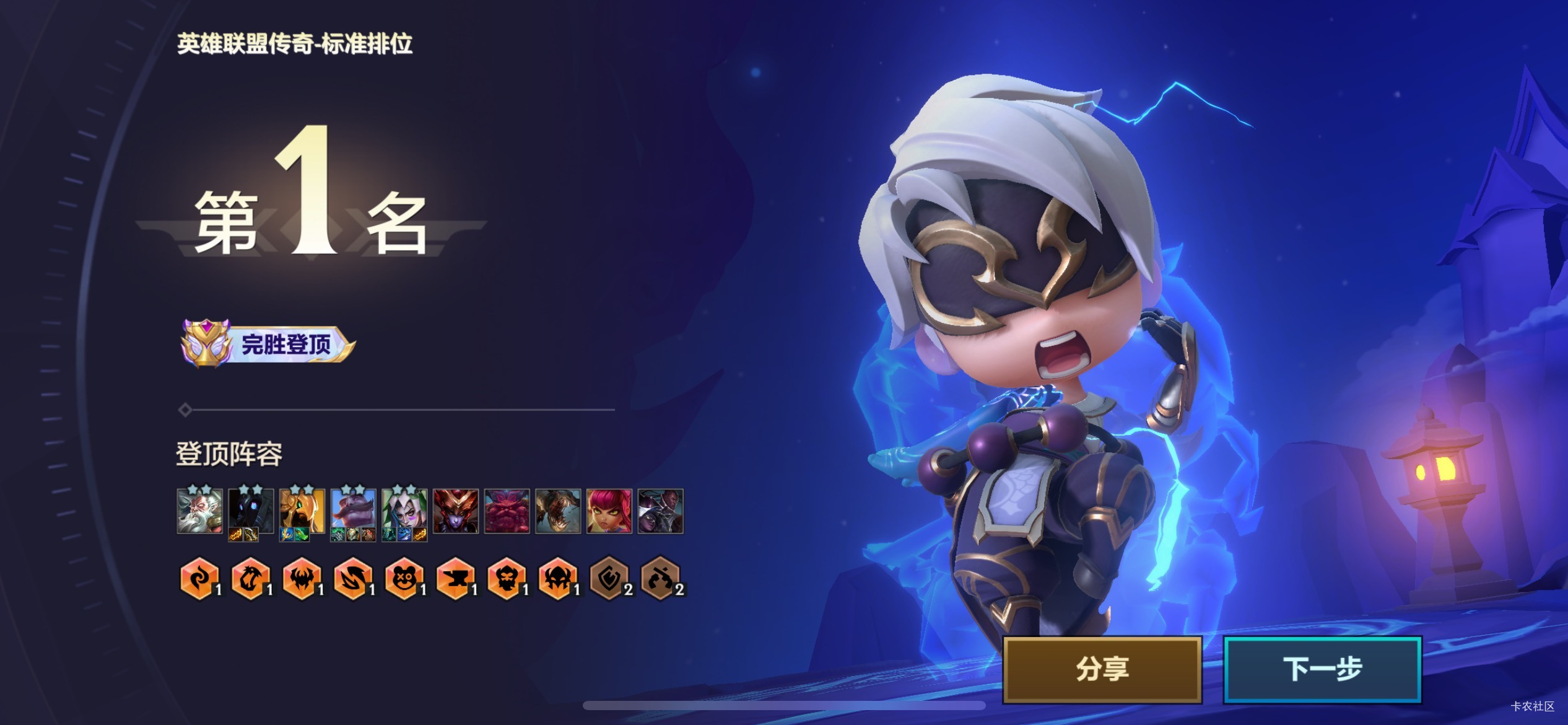Image resolution: width=1568 pixels, height=725 pixels.
Task: Pick the red-armored Shyvana champion portrait
Action: coord(456,511)
